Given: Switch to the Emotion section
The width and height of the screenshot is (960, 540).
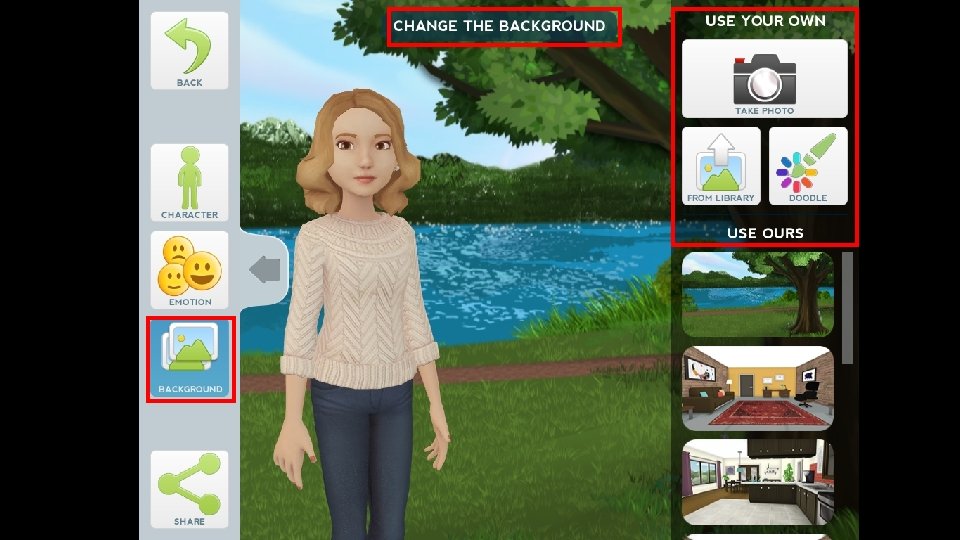Looking at the screenshot, I should (x=190, y=270).
